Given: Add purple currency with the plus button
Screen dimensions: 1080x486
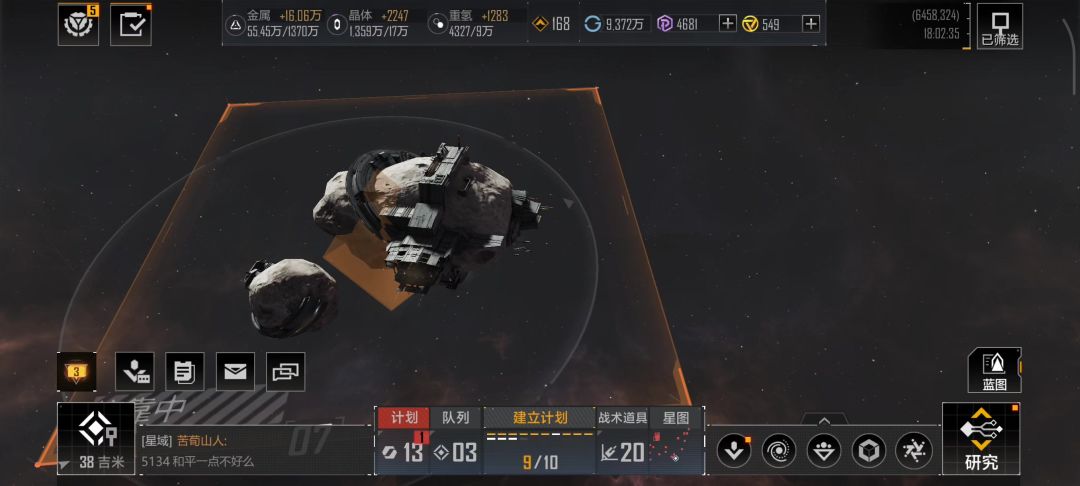Looking at the screenshot, I should click(x=728, y=24).
